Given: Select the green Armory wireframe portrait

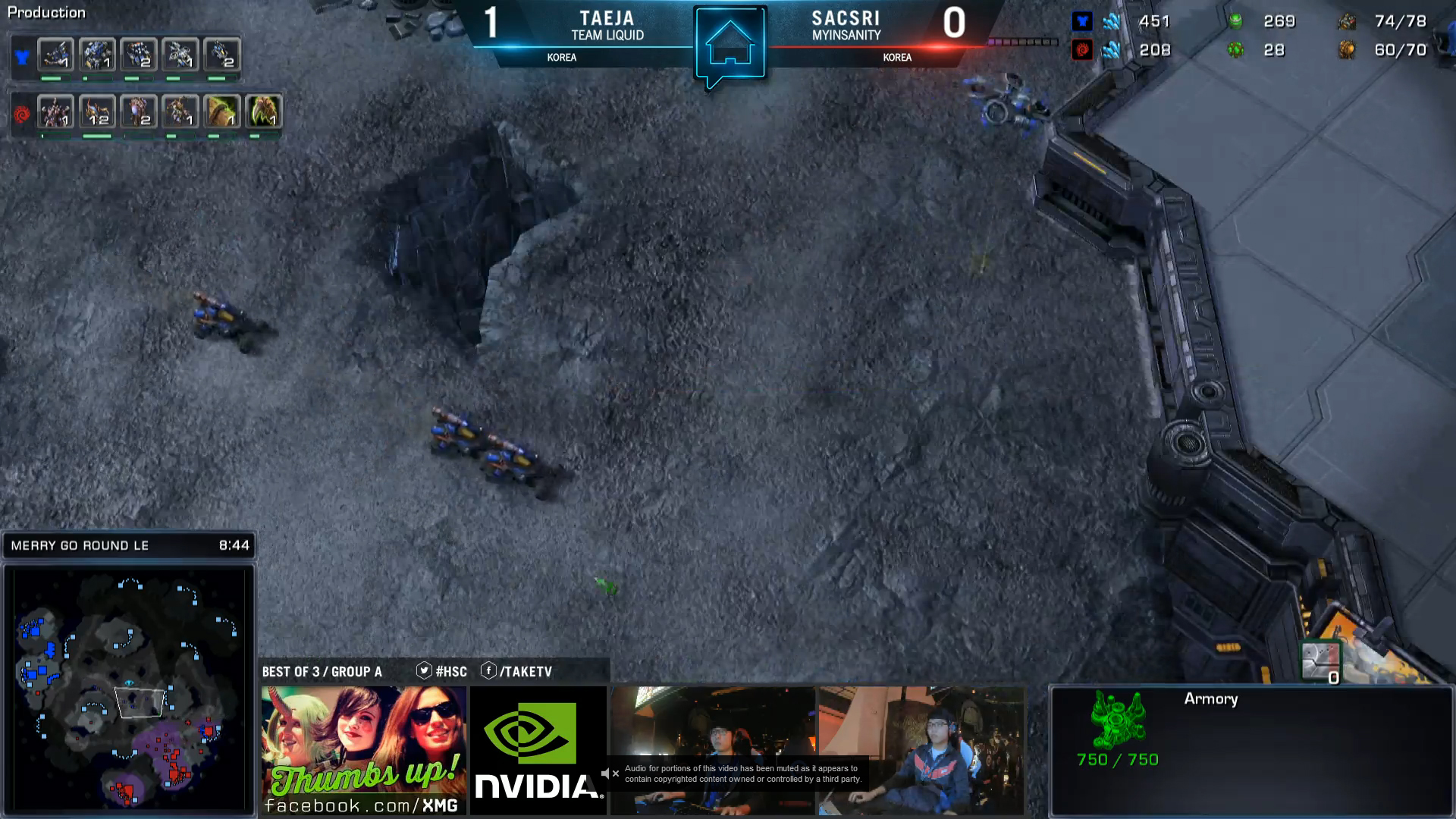Looking at the screenshot, I should (x=1117, y=719).
